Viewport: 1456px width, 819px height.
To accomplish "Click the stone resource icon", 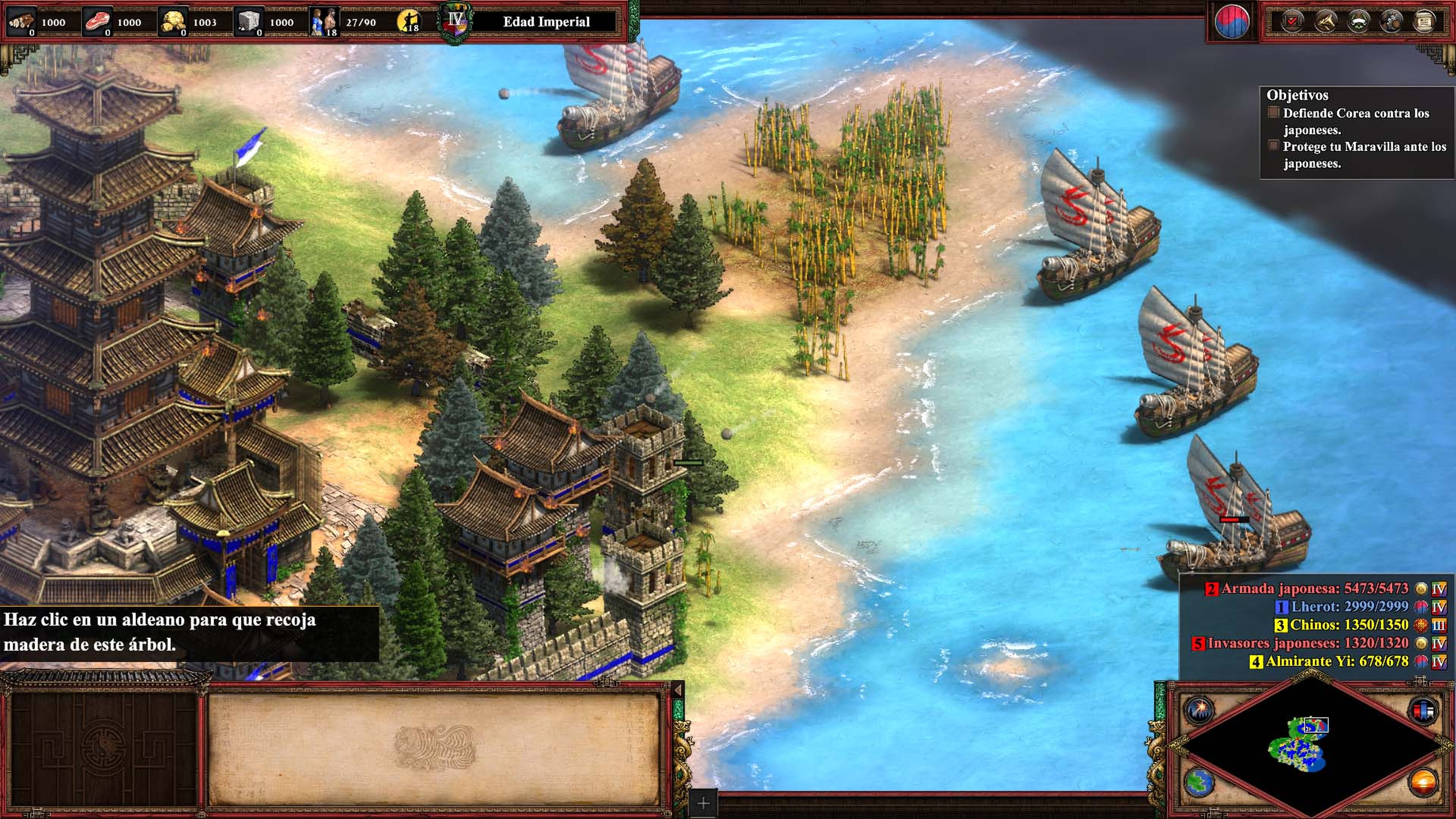I will point(249,22).
